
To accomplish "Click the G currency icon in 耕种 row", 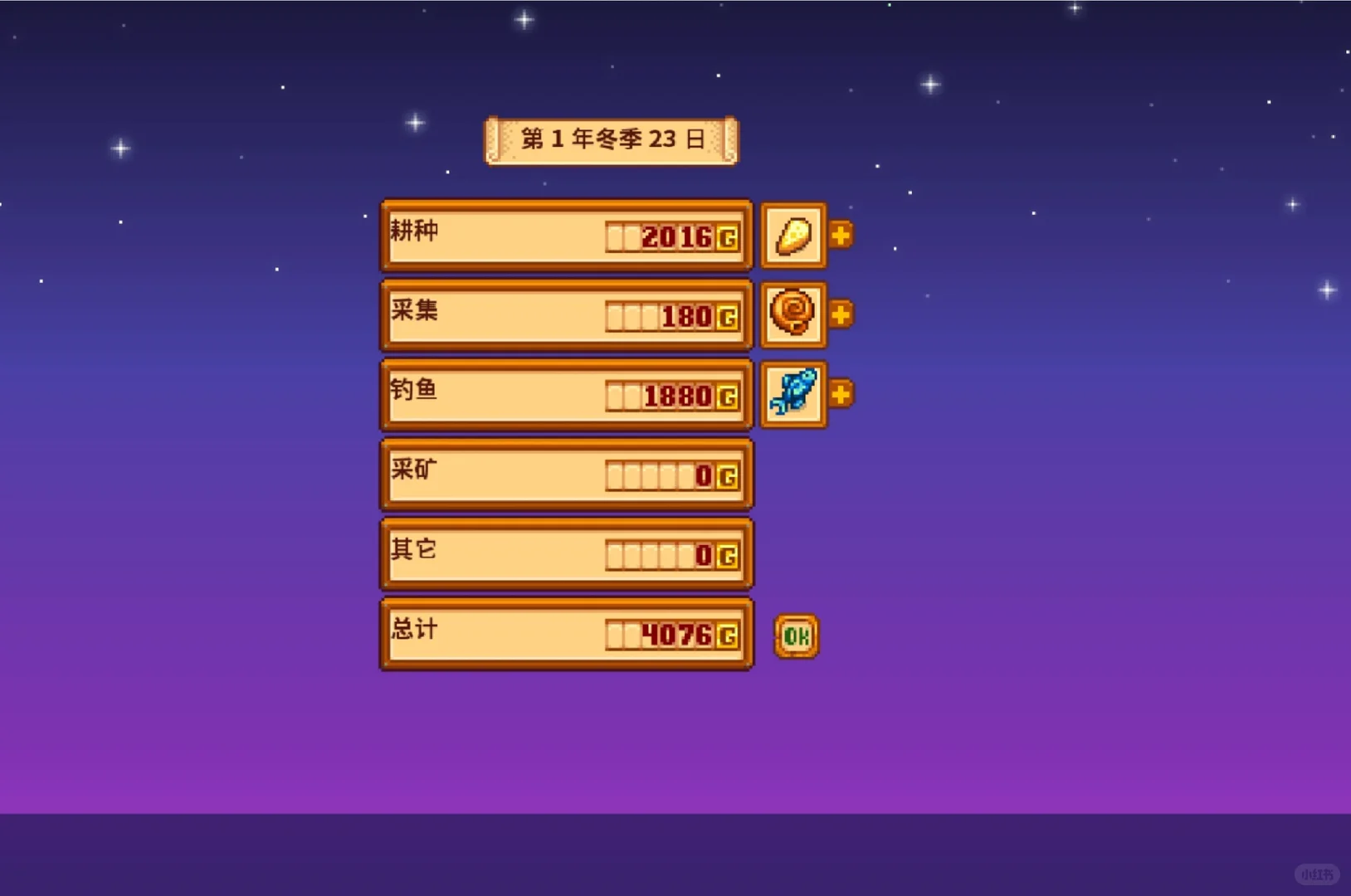I will (x=728, y=235).
